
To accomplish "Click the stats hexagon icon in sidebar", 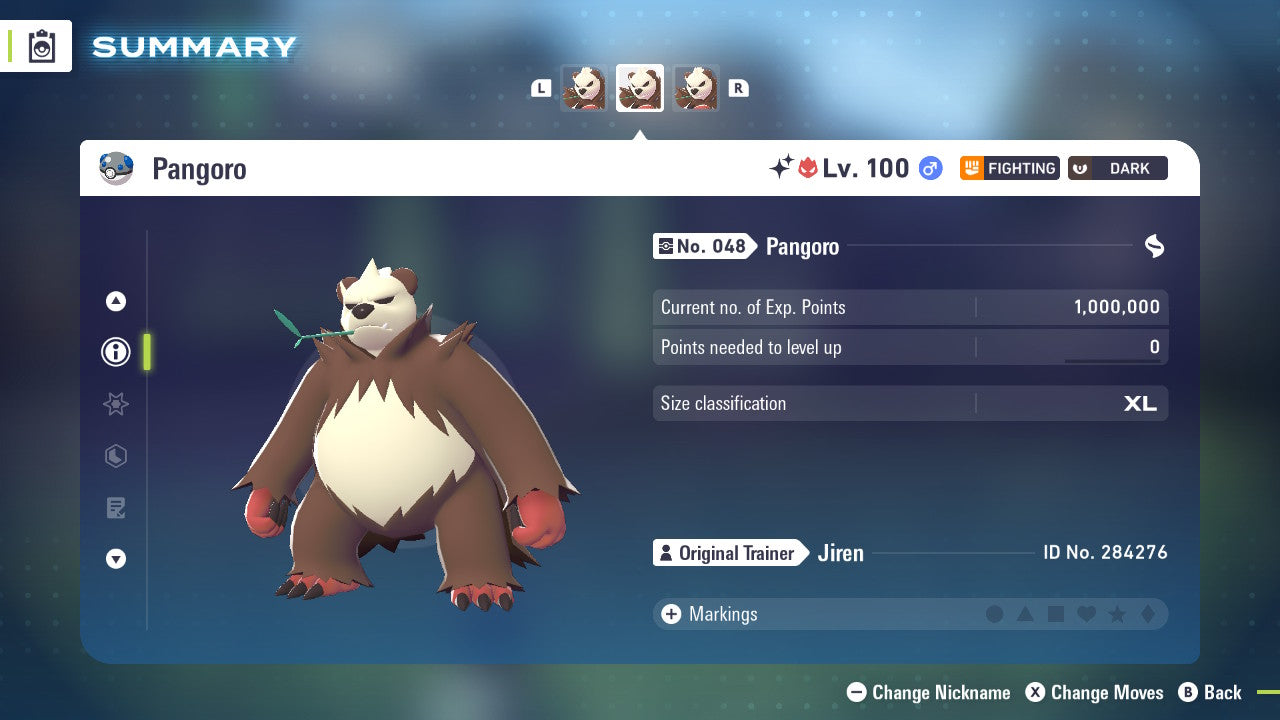I will pos(115,456).
